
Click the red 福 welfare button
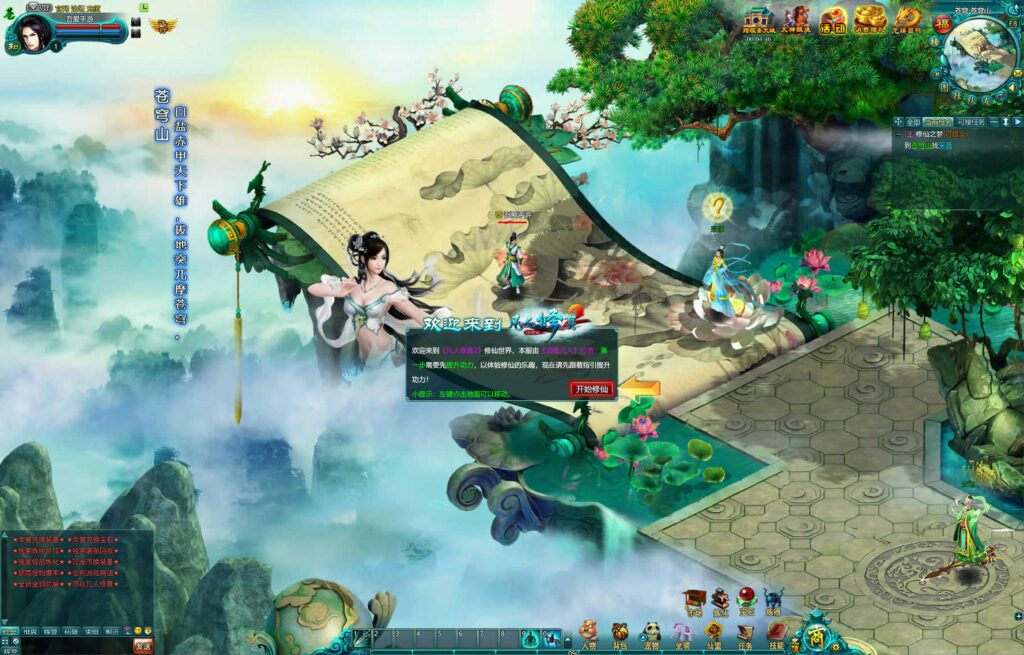pos(942,24)
